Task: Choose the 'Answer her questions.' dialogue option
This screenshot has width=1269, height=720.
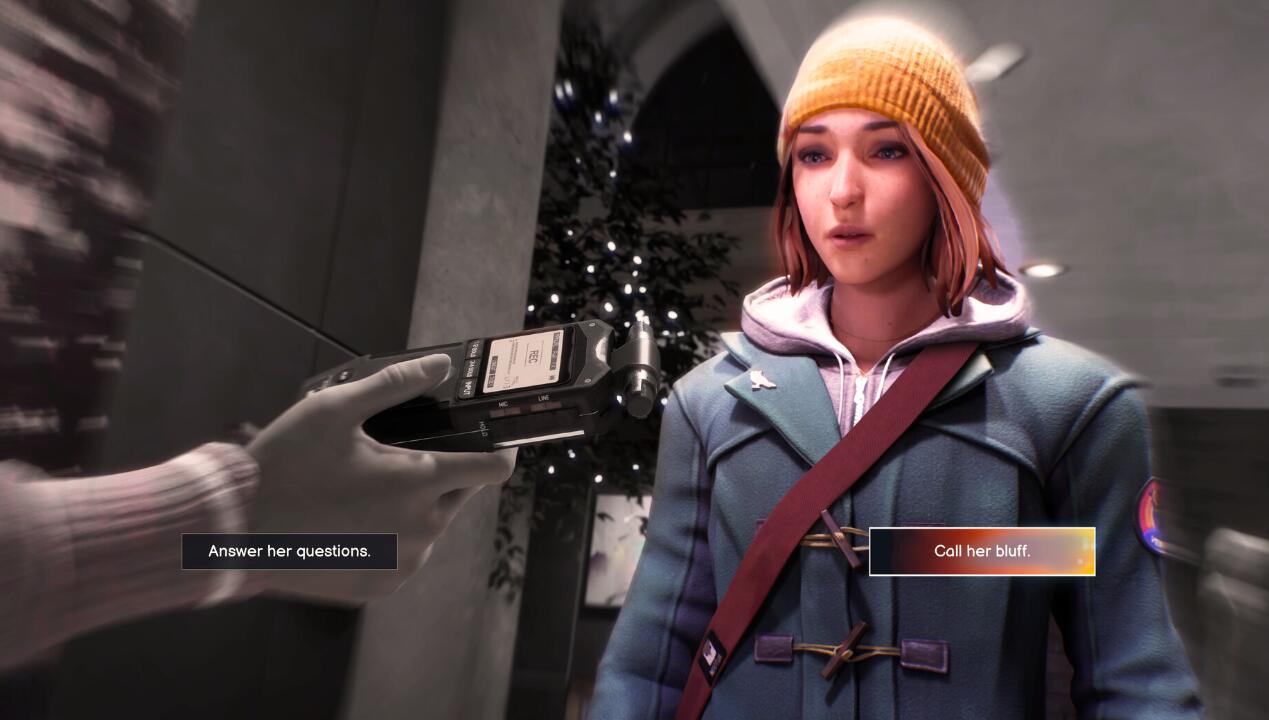Action: 289,551
